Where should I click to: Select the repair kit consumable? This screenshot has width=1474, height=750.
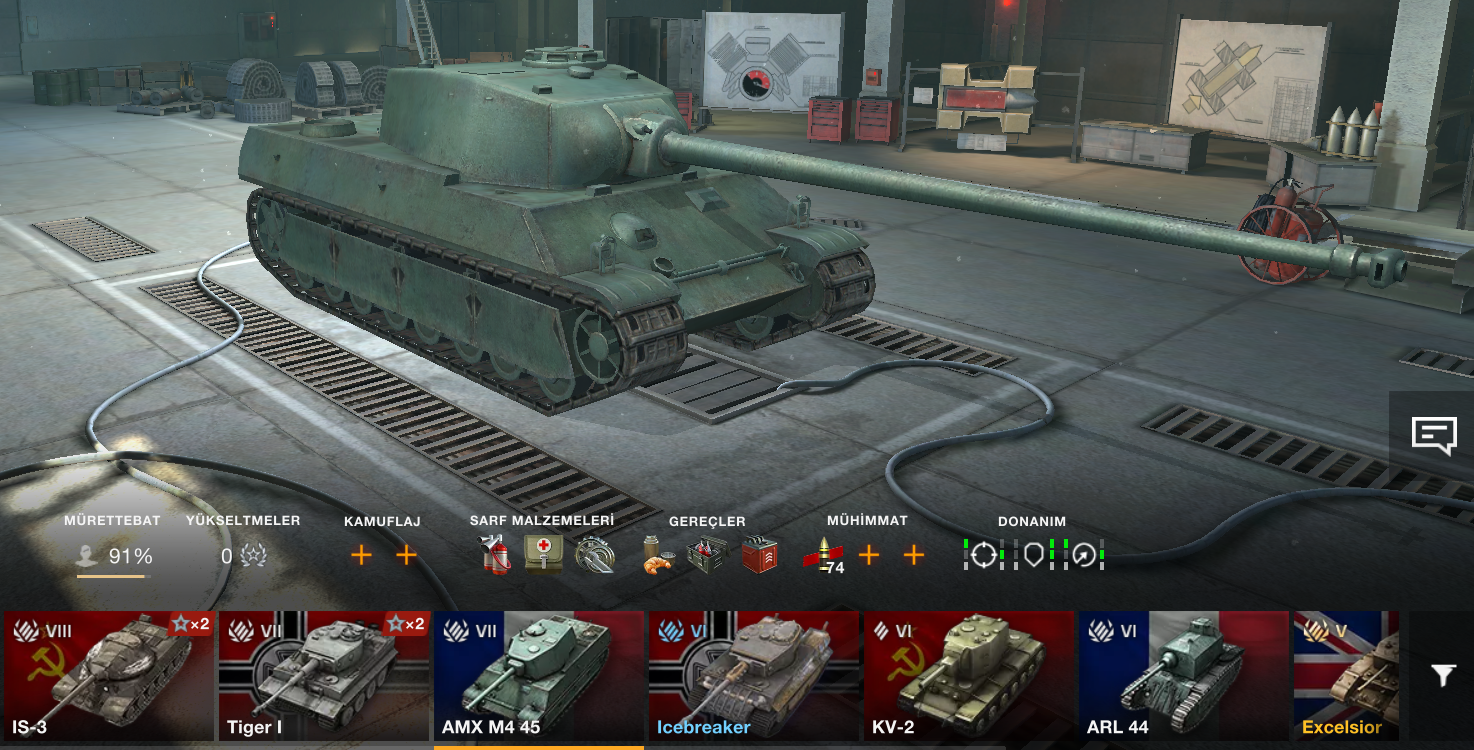(597, 556)
